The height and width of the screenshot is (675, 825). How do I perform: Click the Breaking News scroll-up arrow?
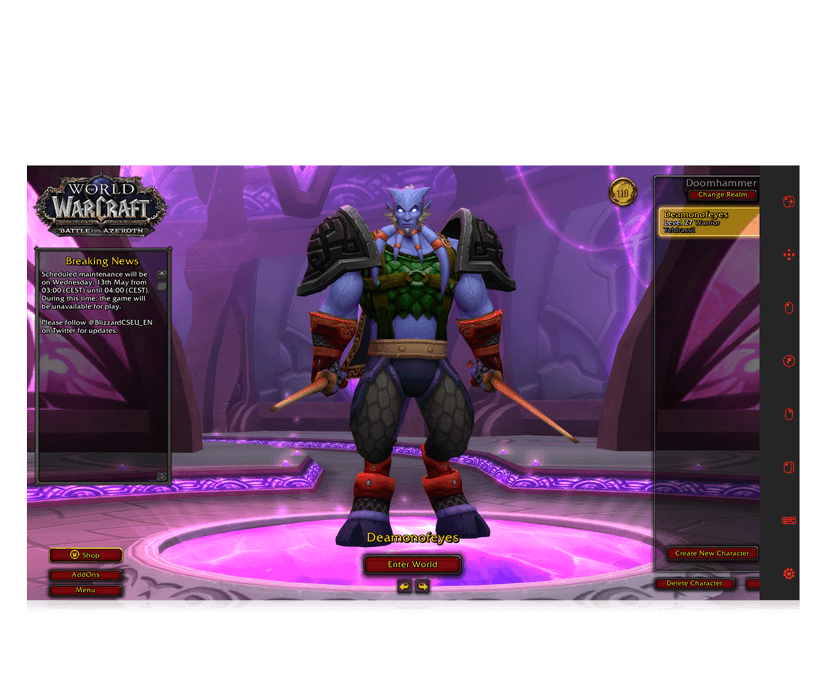tap(162, 274)
